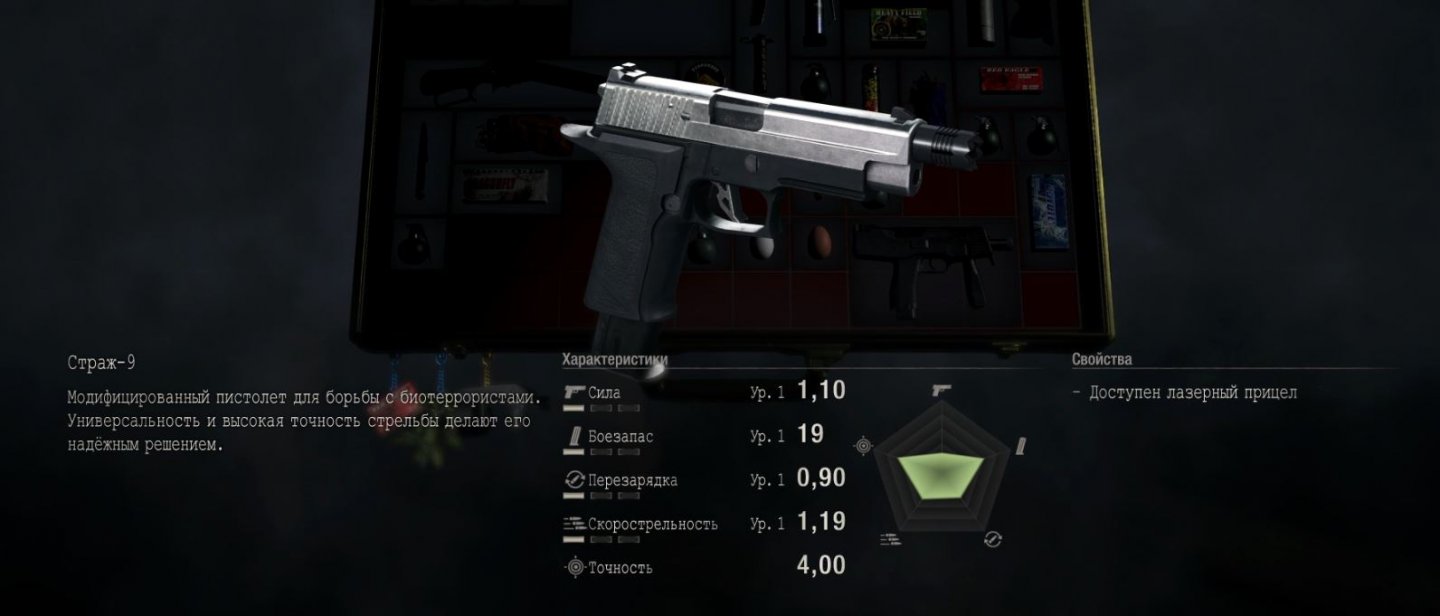
Task: Pick the brown egg in the attache case
Action: point(819,241)
